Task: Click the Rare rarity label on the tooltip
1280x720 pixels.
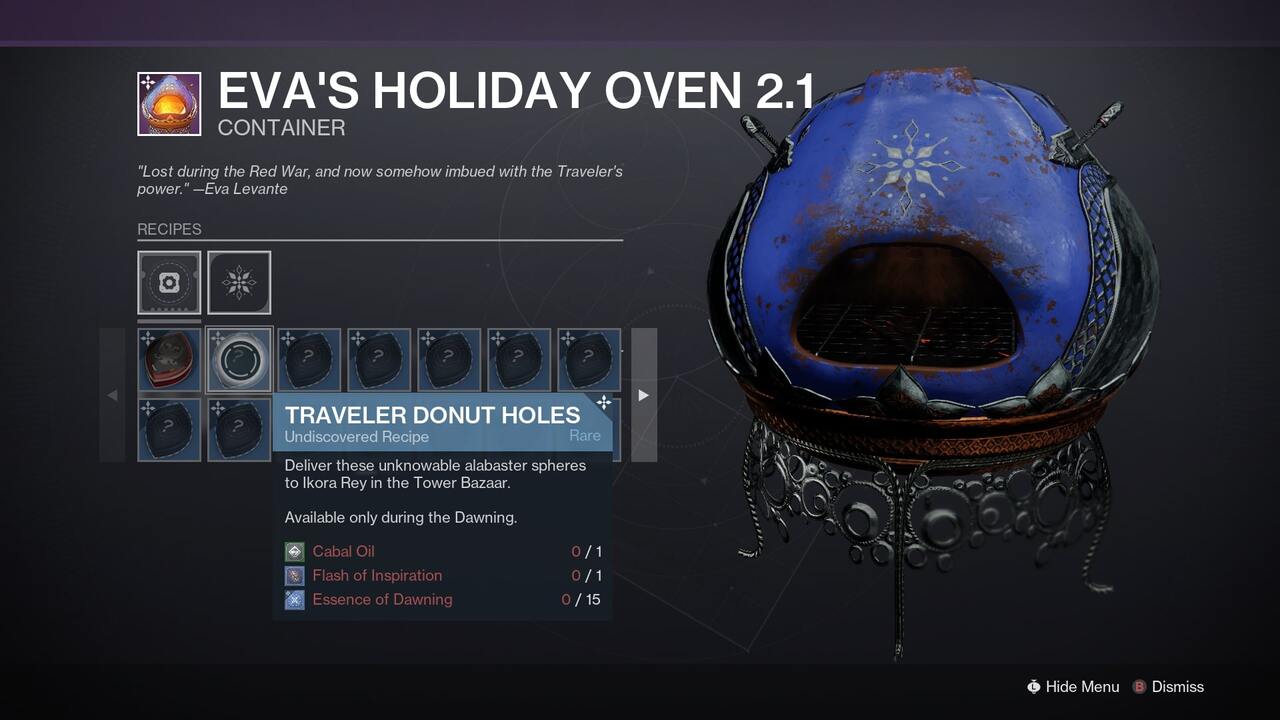Action: tap(585, 435)
